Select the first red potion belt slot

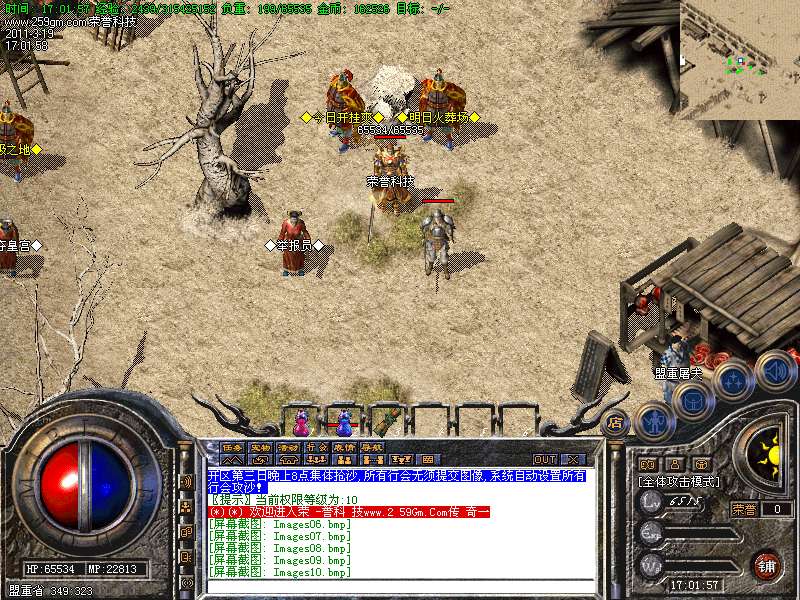click(x=301, y=421)
